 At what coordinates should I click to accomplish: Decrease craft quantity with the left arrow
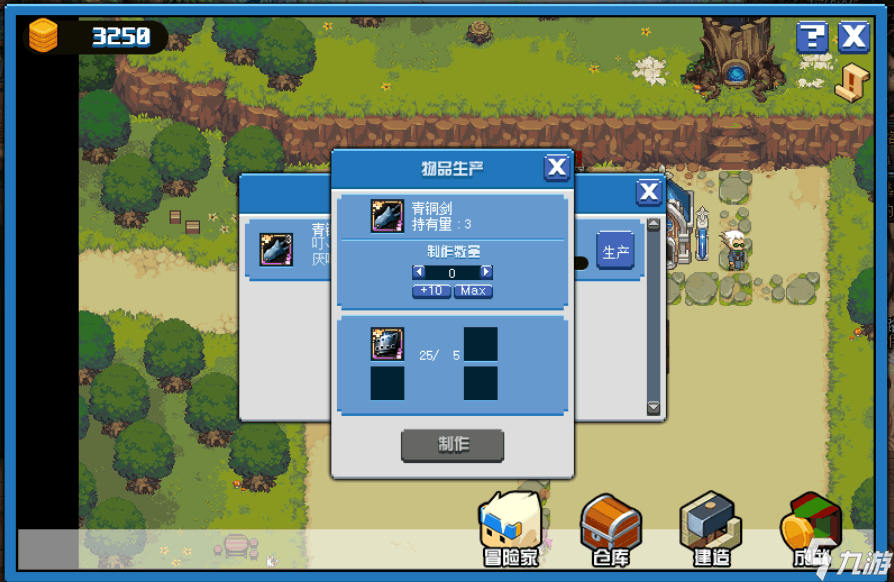pyautogui.click(x=419, y=272)
